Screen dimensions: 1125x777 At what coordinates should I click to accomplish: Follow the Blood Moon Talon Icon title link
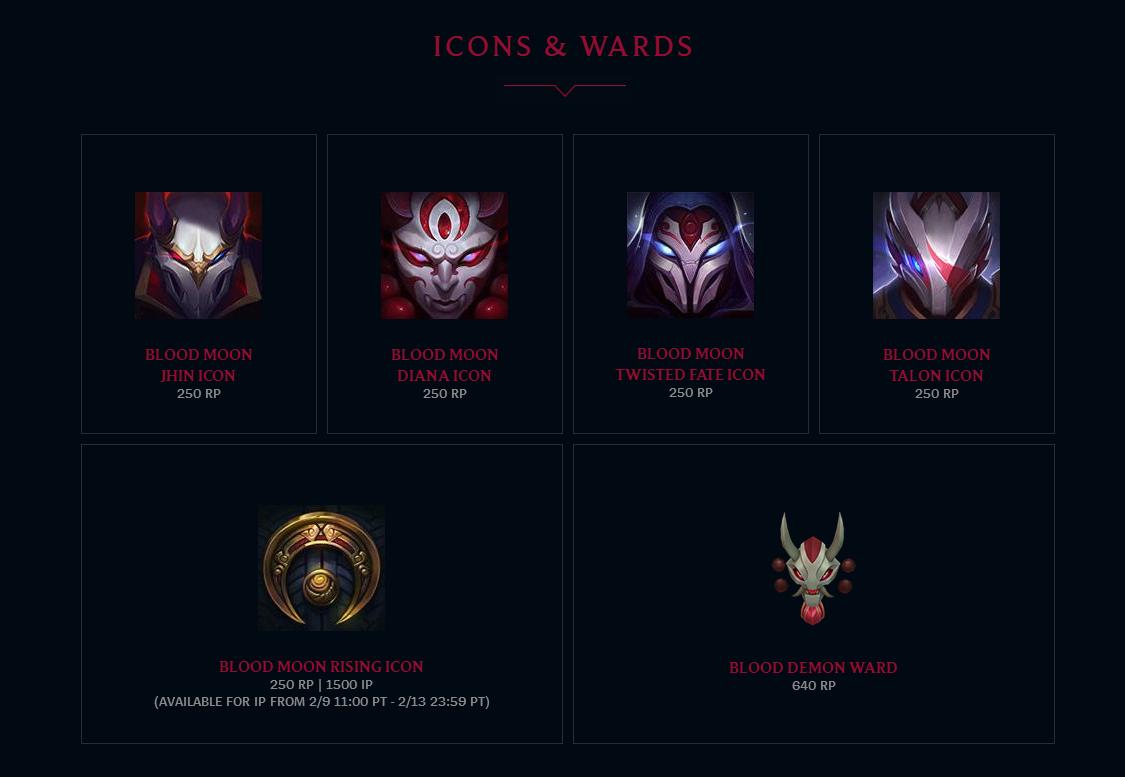936,365
